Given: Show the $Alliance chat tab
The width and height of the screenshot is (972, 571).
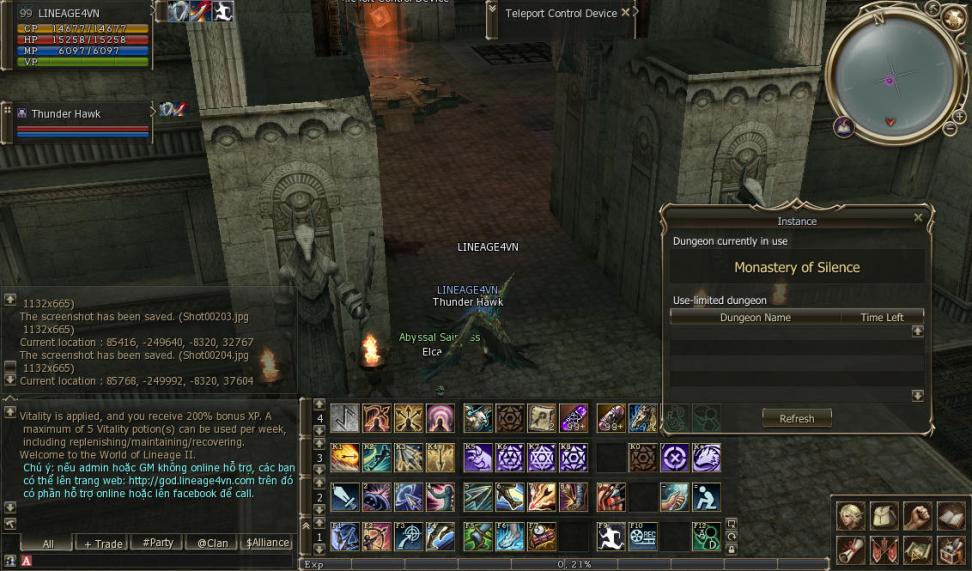Looking at the screenshot, I should point(266,543).
